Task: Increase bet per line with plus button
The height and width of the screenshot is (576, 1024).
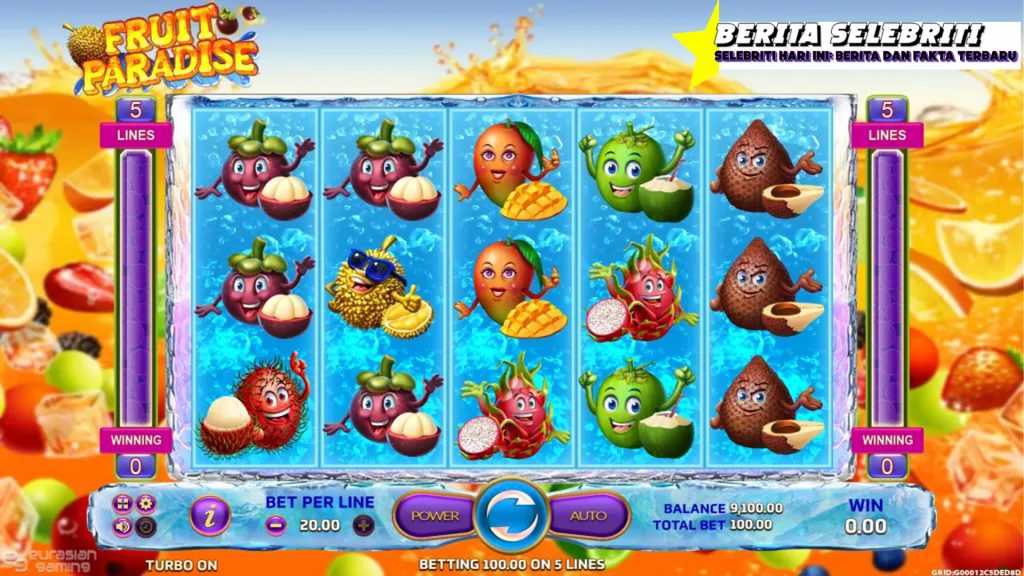Action: 363,525
